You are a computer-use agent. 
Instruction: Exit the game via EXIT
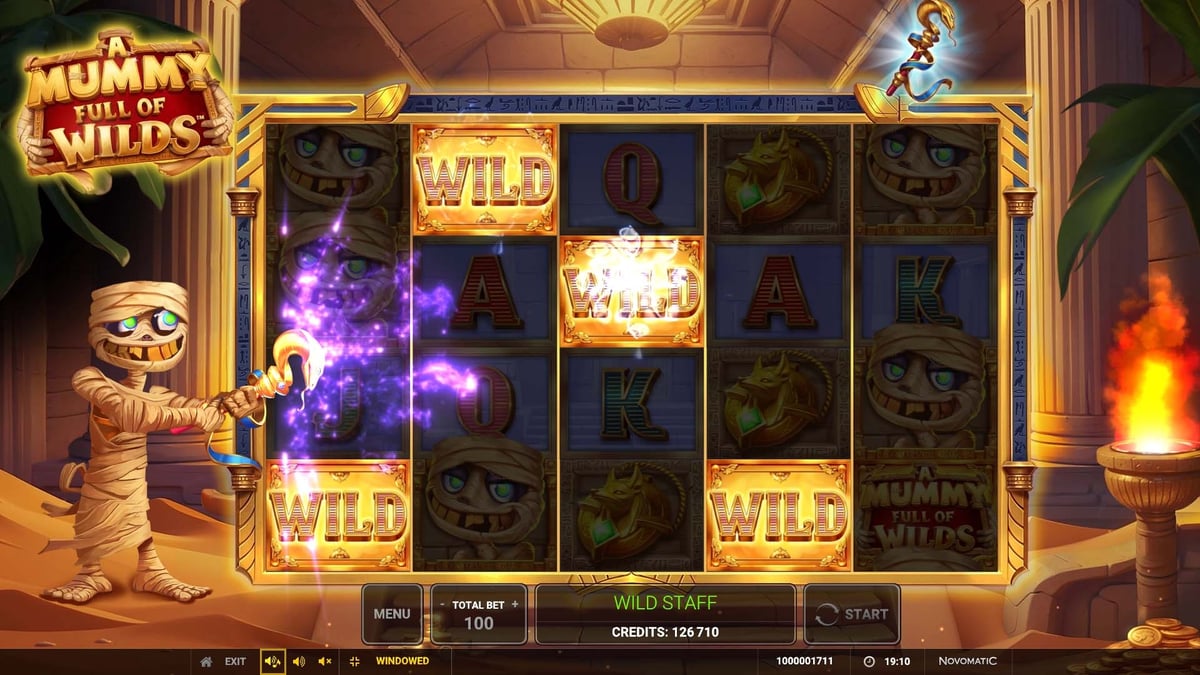click(x=234, y=661)
